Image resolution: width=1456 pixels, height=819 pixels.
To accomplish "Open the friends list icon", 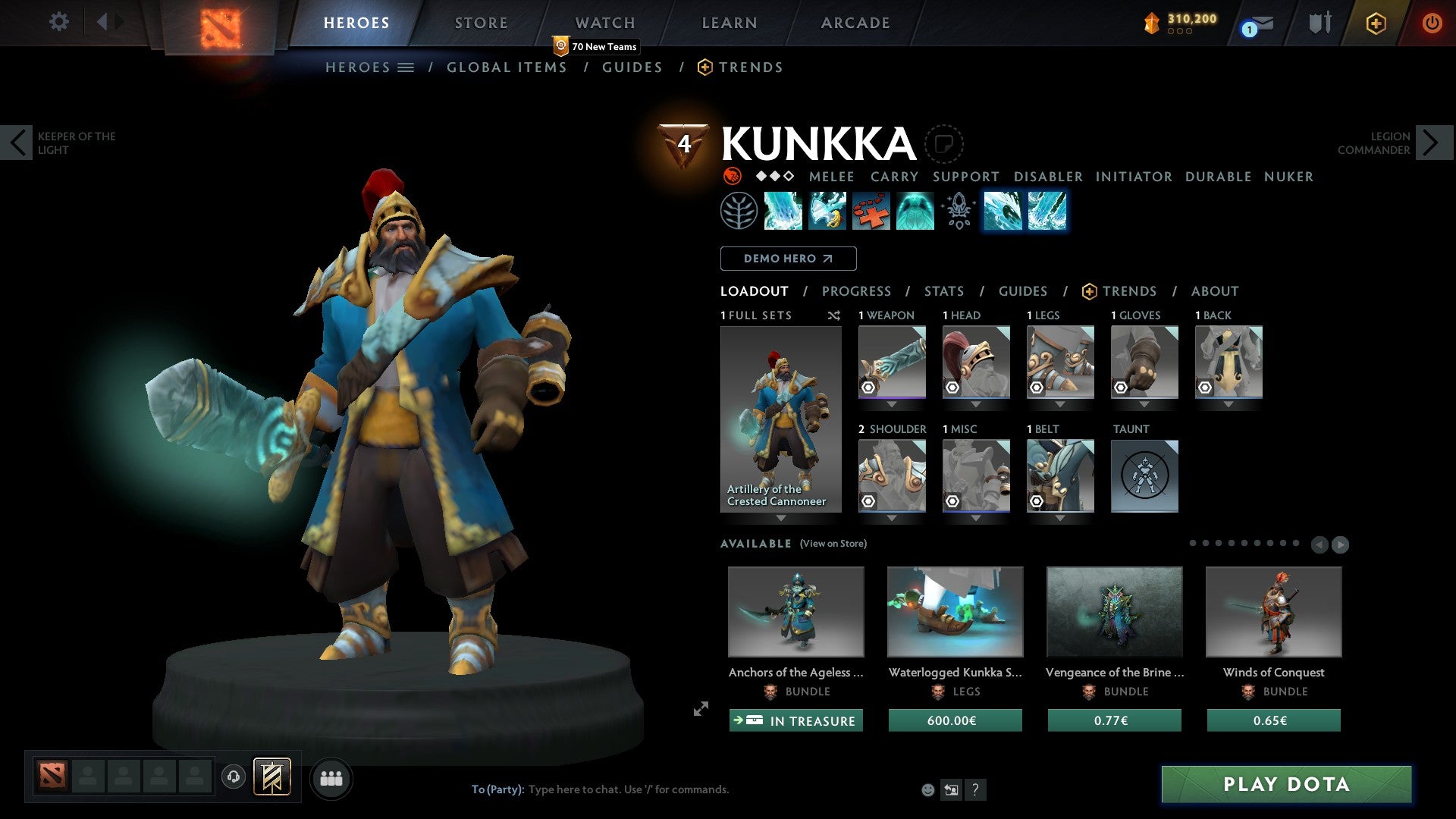I will 331,777.
